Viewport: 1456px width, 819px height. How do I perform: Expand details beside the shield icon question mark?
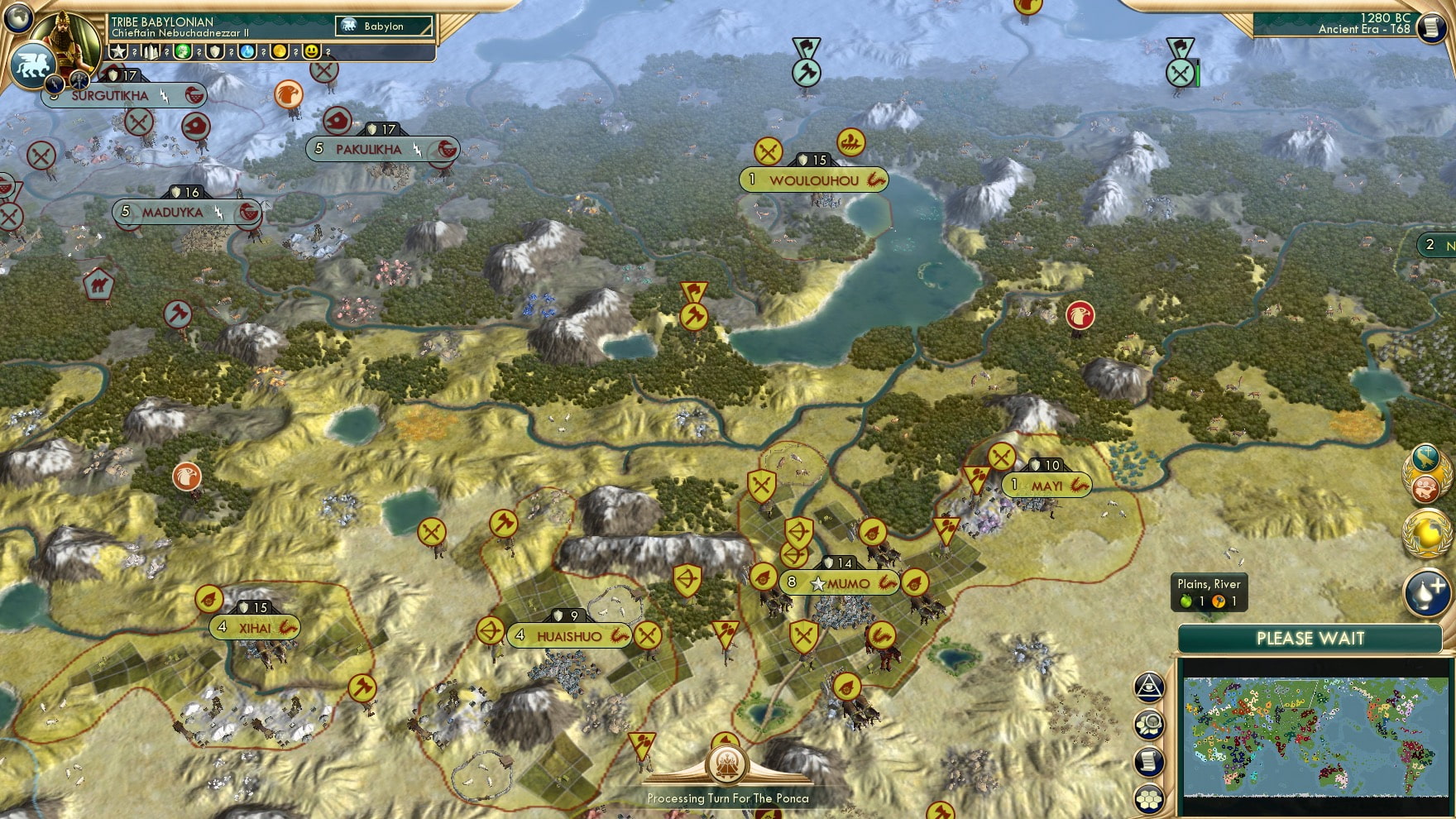click(232, 53)
